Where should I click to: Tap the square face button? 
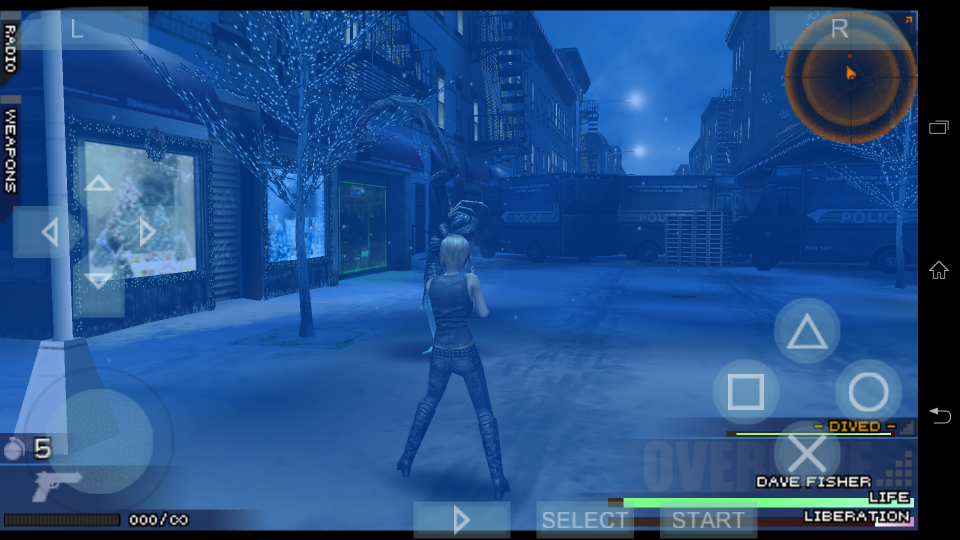pos(746,392)
